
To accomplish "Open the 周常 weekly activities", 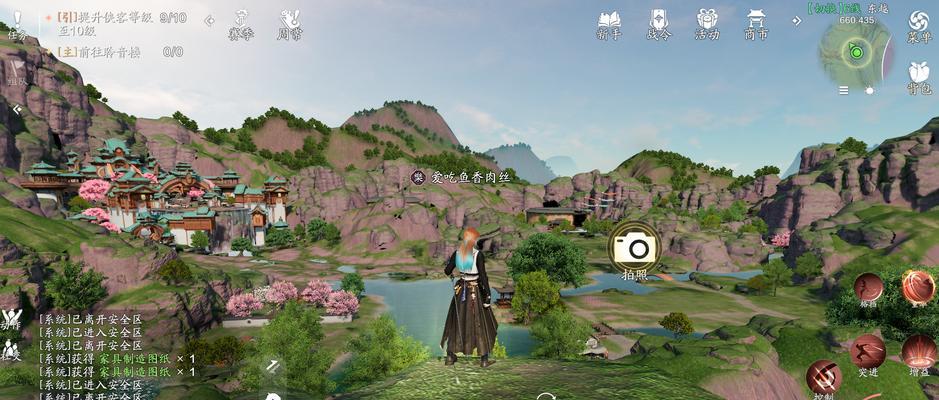I will (x=290, y=24).
